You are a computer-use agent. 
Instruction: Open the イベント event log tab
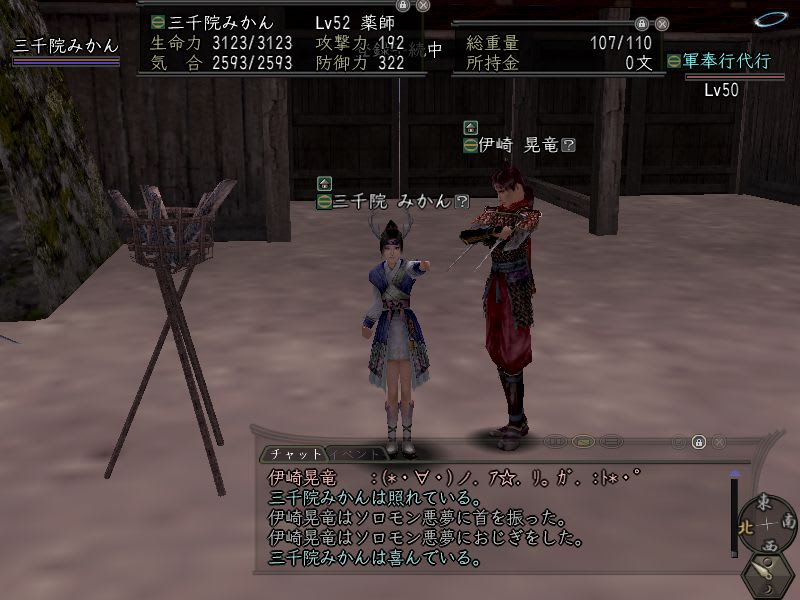356,454
